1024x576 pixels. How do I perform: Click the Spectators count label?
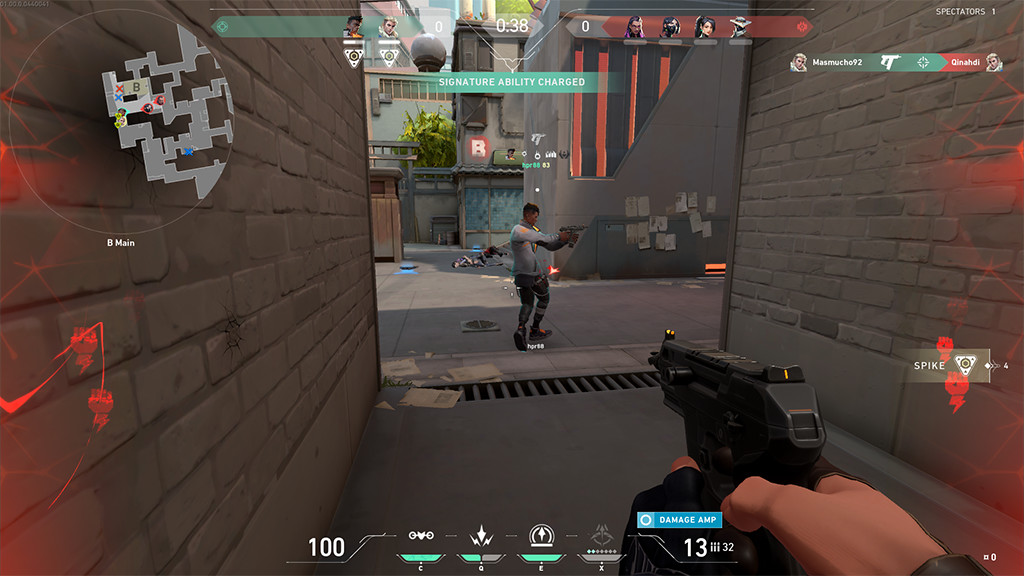click(x=965, y=12)
